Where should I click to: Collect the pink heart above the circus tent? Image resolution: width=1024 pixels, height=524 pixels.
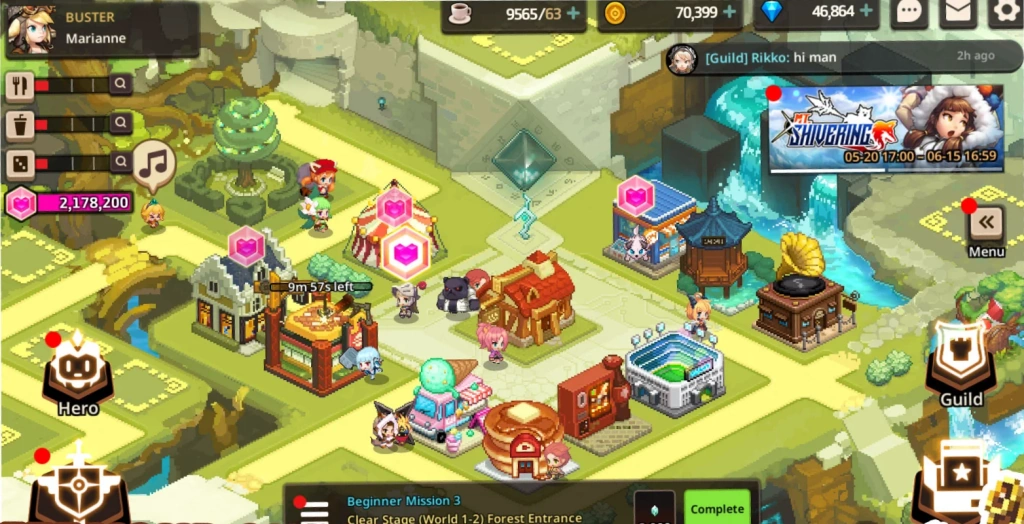(395, 207)
